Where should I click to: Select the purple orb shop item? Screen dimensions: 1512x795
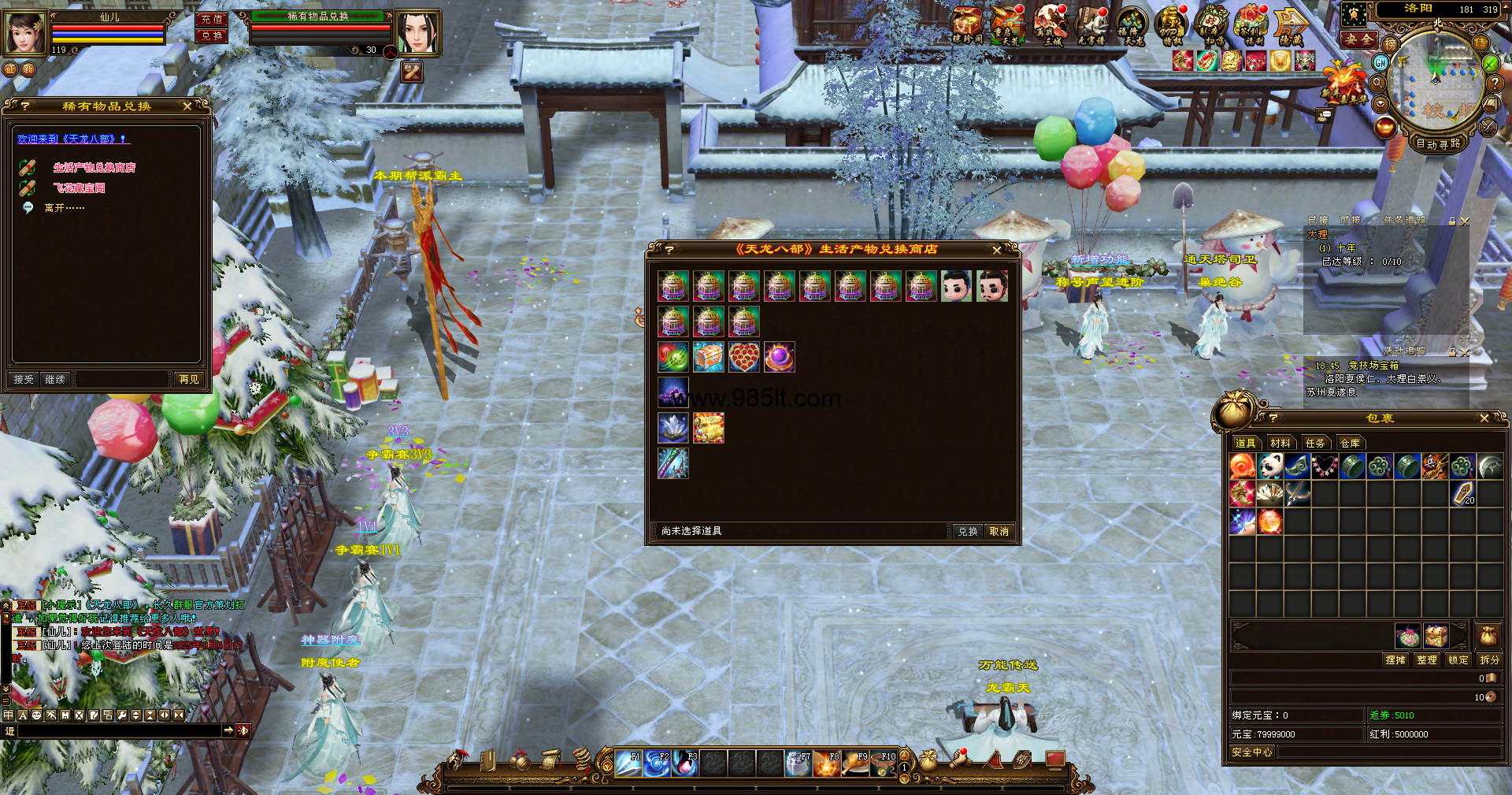coord(779,357)
